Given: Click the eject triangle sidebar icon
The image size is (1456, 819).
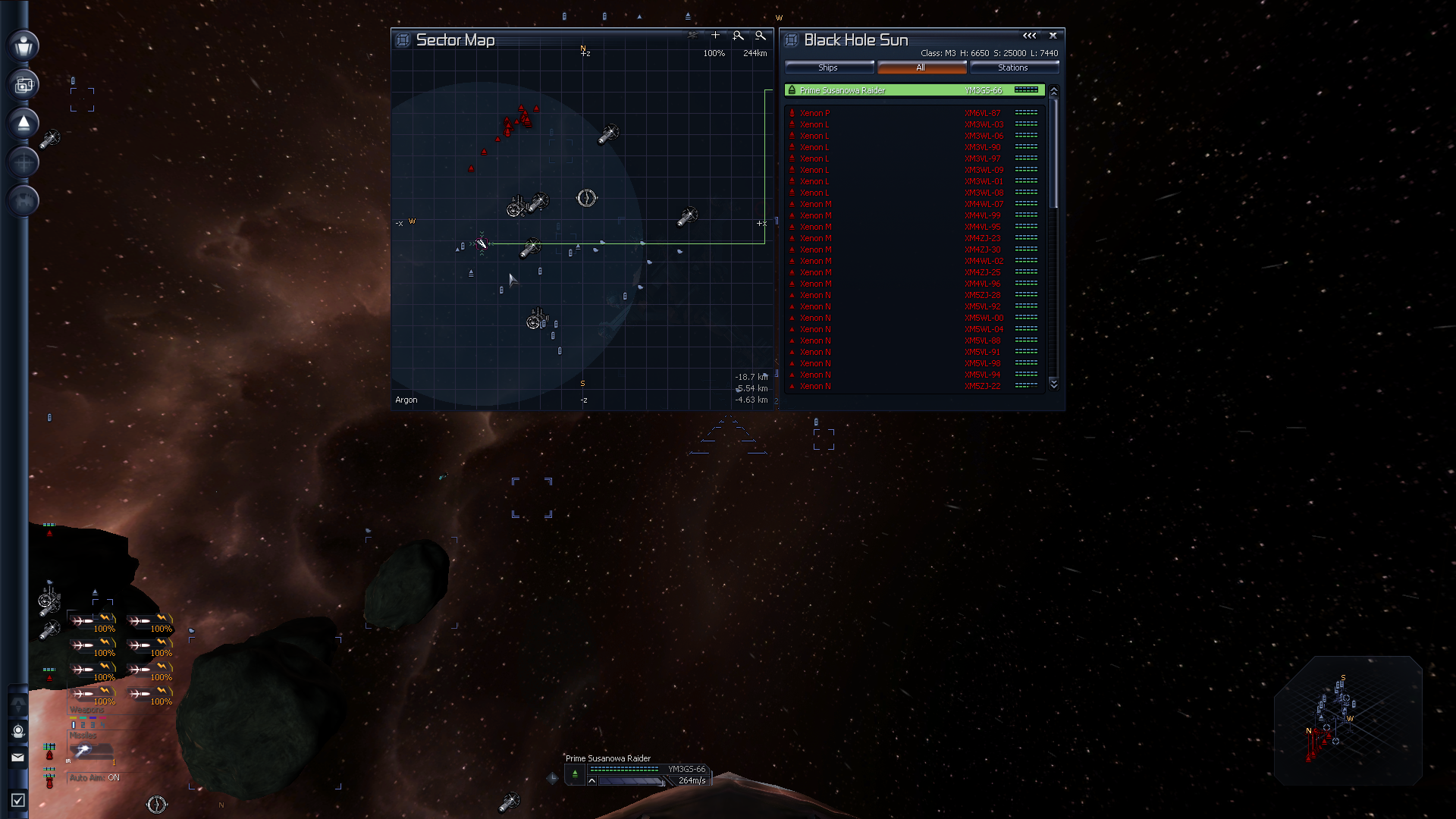Looking at the screenshot, I should click(24, 124).
